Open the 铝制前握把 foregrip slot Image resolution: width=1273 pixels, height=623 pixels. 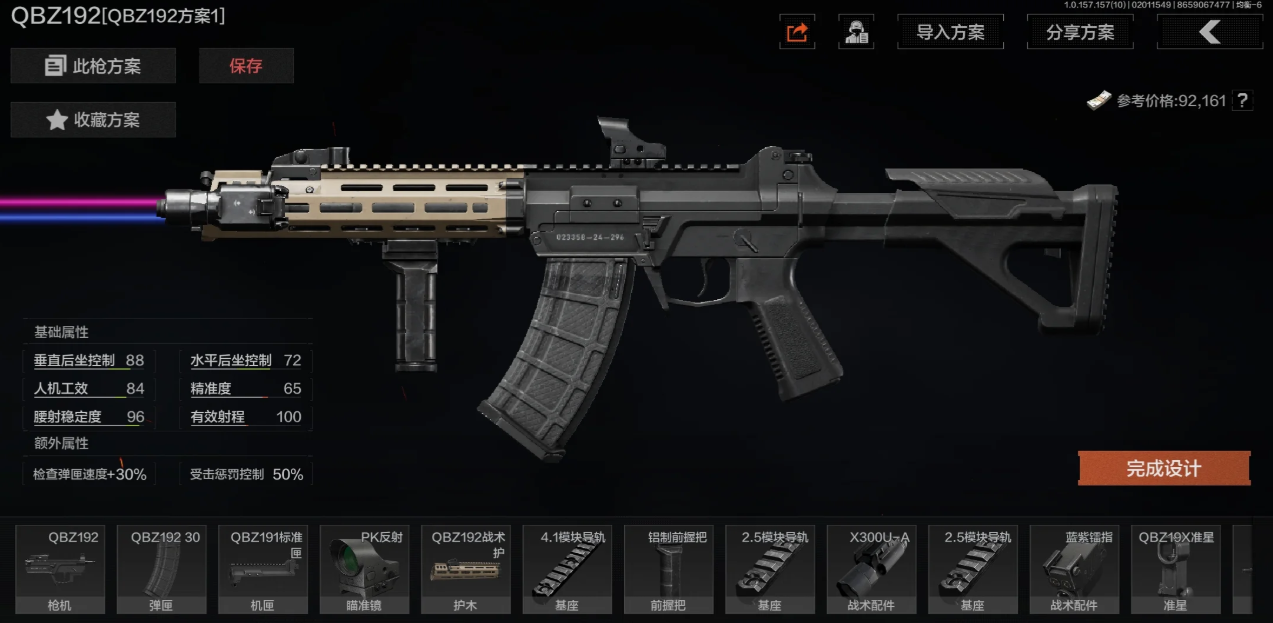click(x=668, y=570)
